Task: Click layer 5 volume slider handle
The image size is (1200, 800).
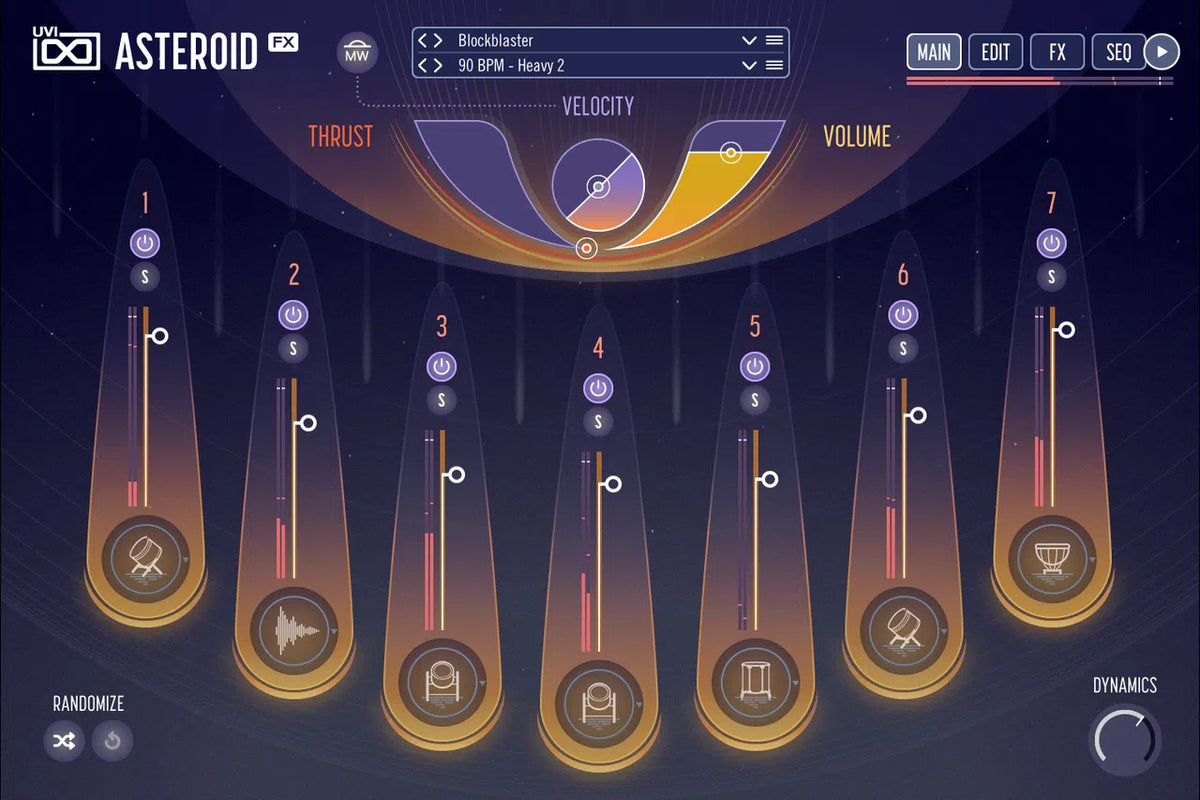Action: pos(769,480)
